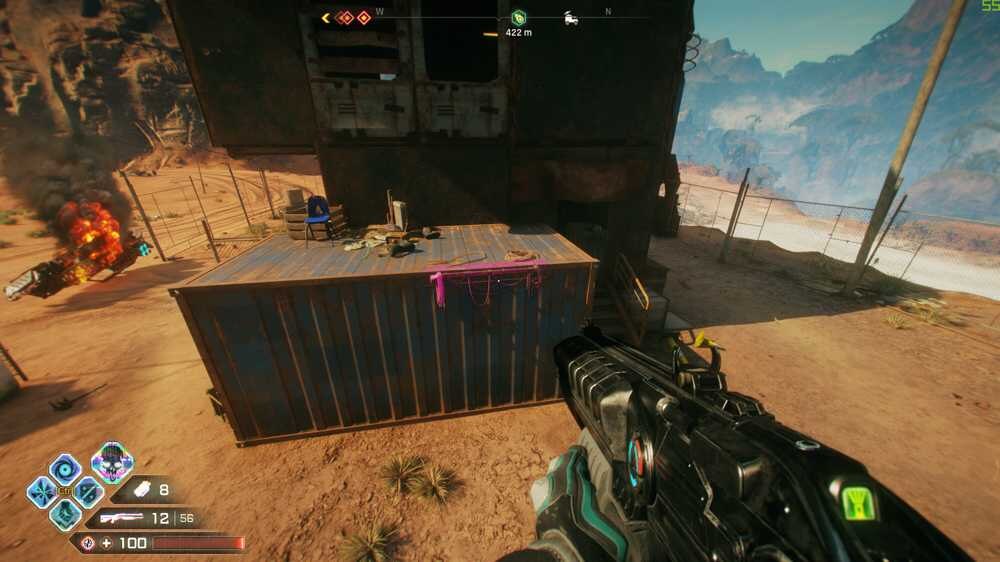The width and height of the screenshot is (1000, 562).
Task: Select the Vortex swirl ability
Action: click(x=65, y=468)
